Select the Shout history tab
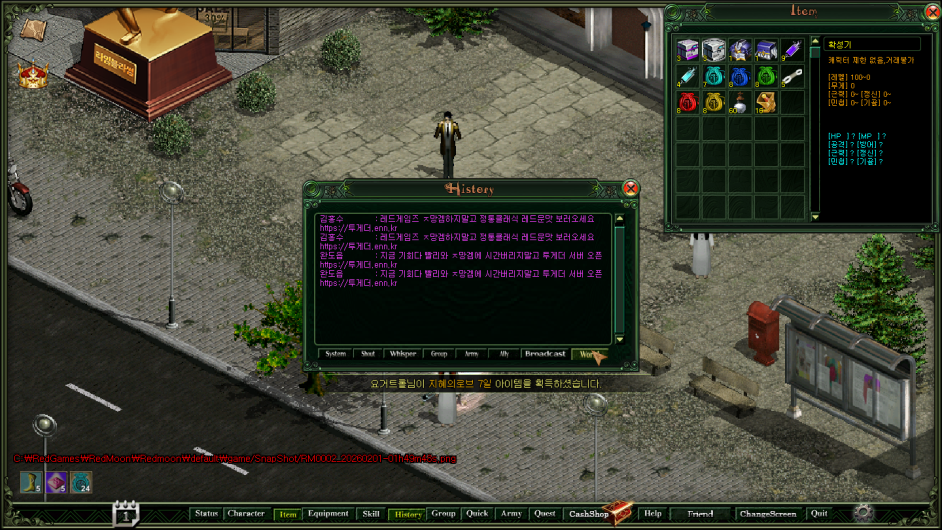 (368, 354)
